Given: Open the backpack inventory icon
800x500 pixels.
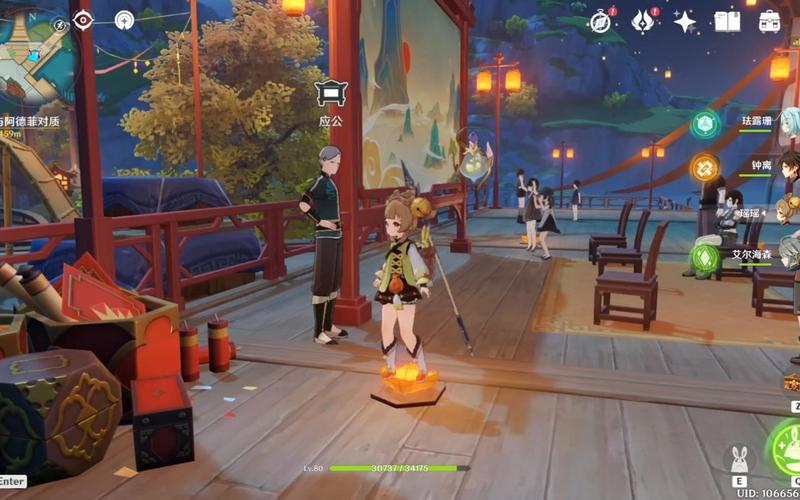Looking at the screenshot, I should (770, 22).
